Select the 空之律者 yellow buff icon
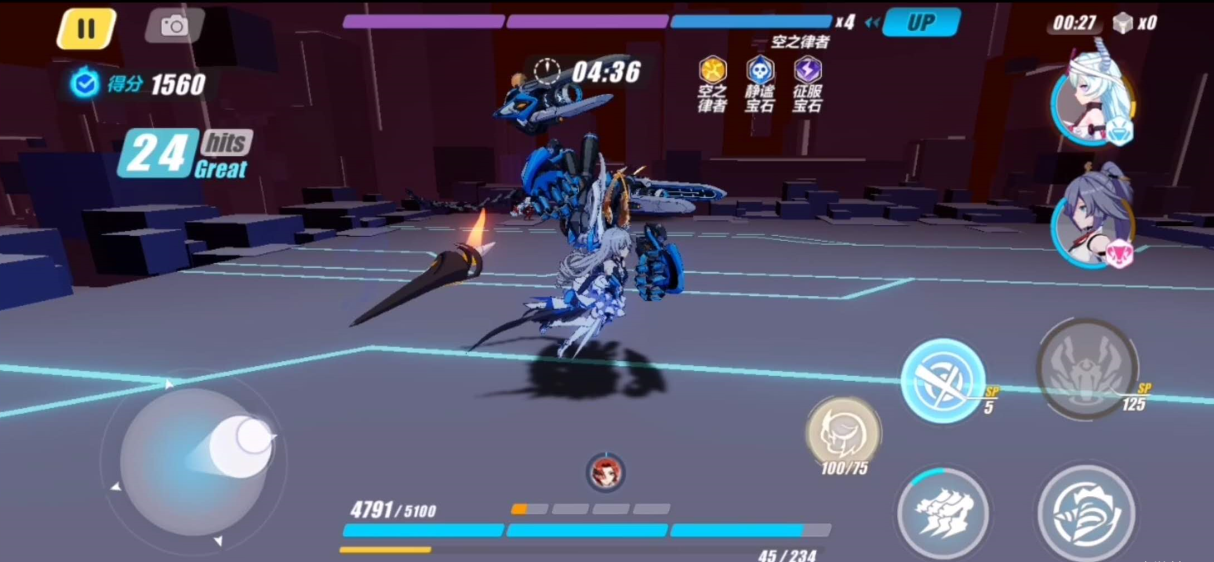The width and height of the screenshot is (1214, 562). pos(712,70)
